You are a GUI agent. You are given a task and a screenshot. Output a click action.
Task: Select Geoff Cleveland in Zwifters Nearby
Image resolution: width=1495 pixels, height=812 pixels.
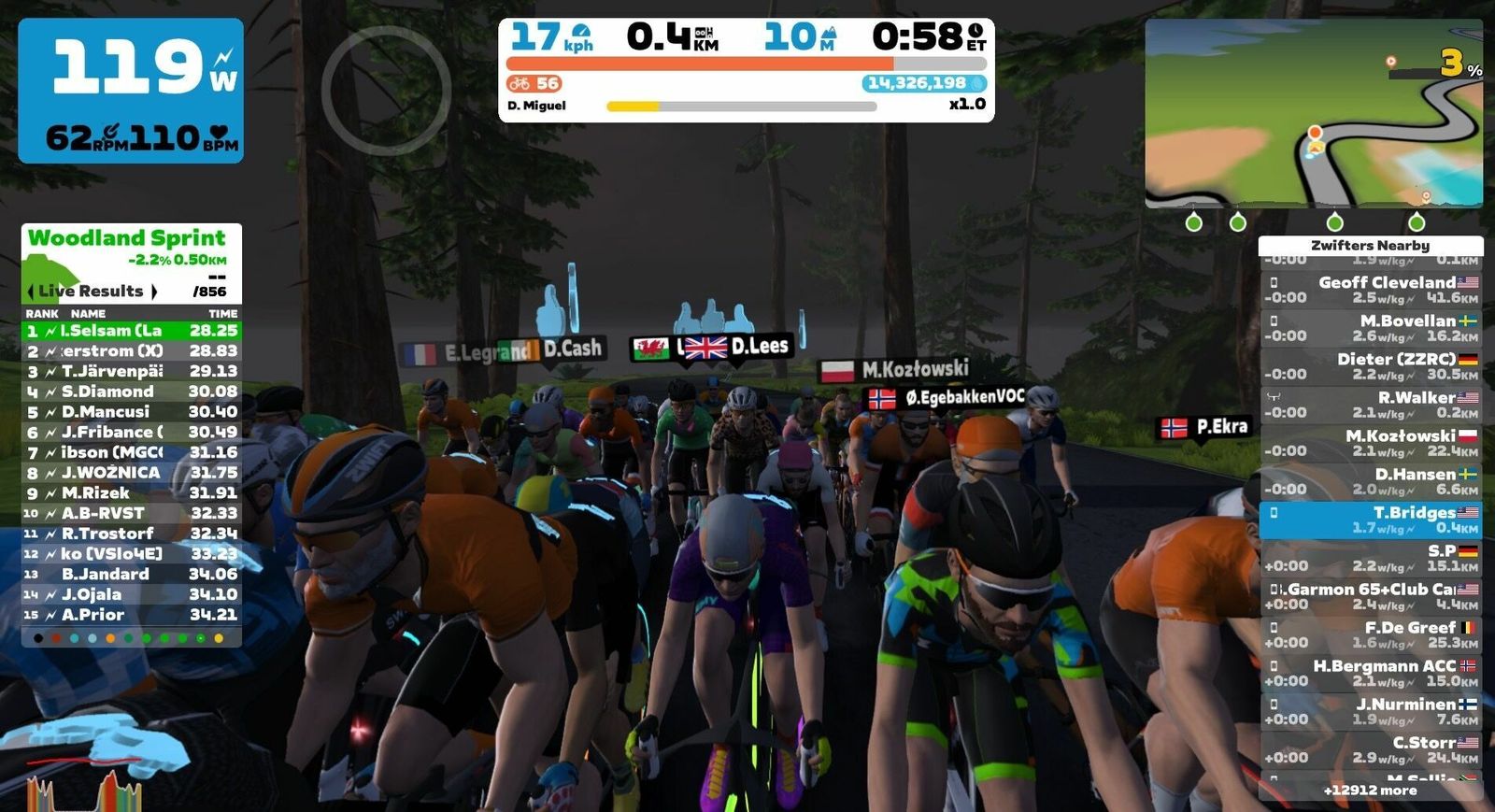(1370, 290)
